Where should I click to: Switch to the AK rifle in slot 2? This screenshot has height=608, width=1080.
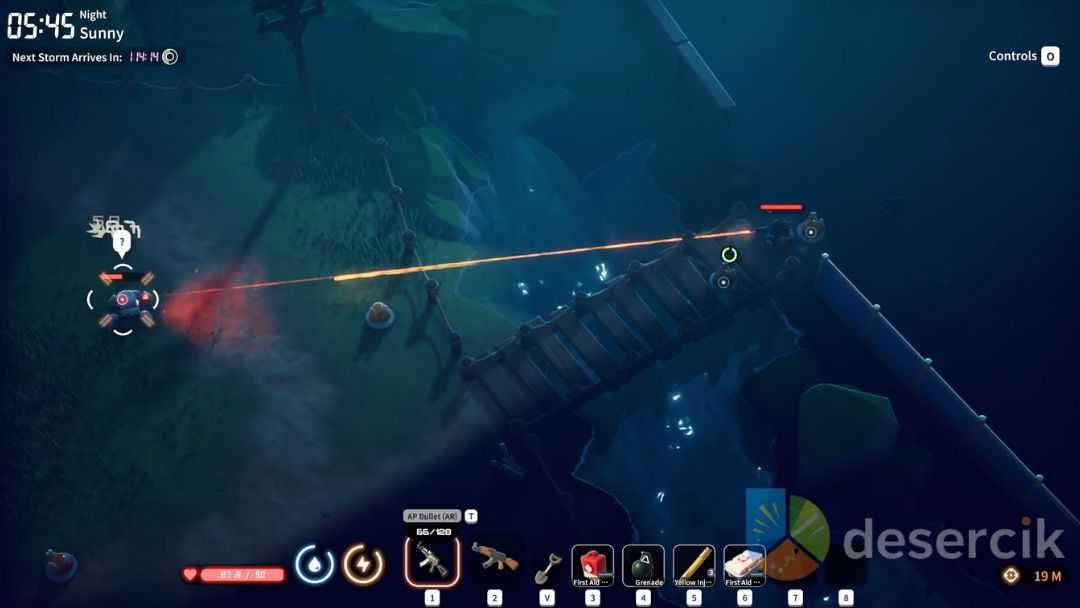pyautogui.click(x=494, y=561)
